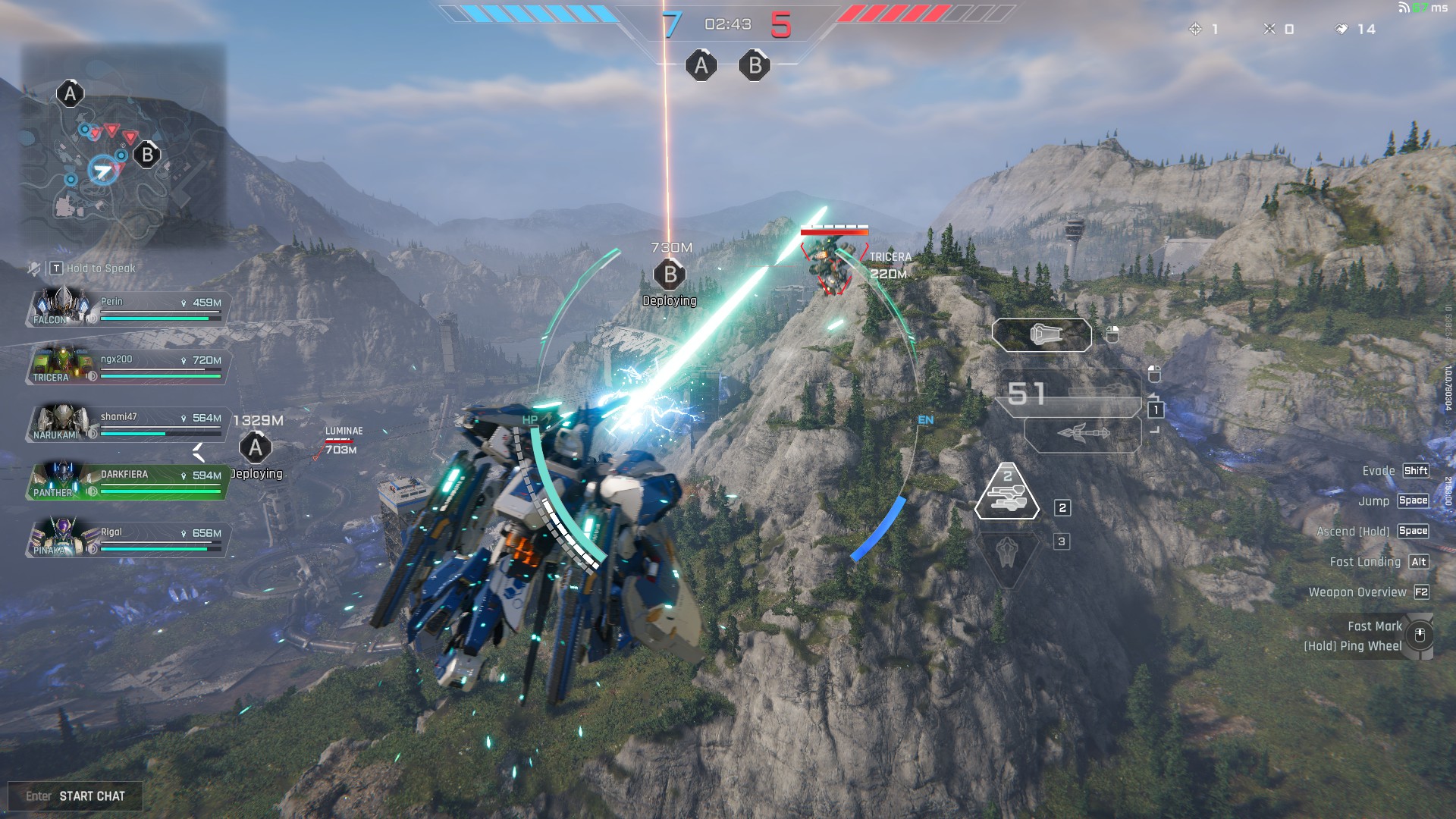Select DARKFIERA's Panther squad row

[127, 481]
